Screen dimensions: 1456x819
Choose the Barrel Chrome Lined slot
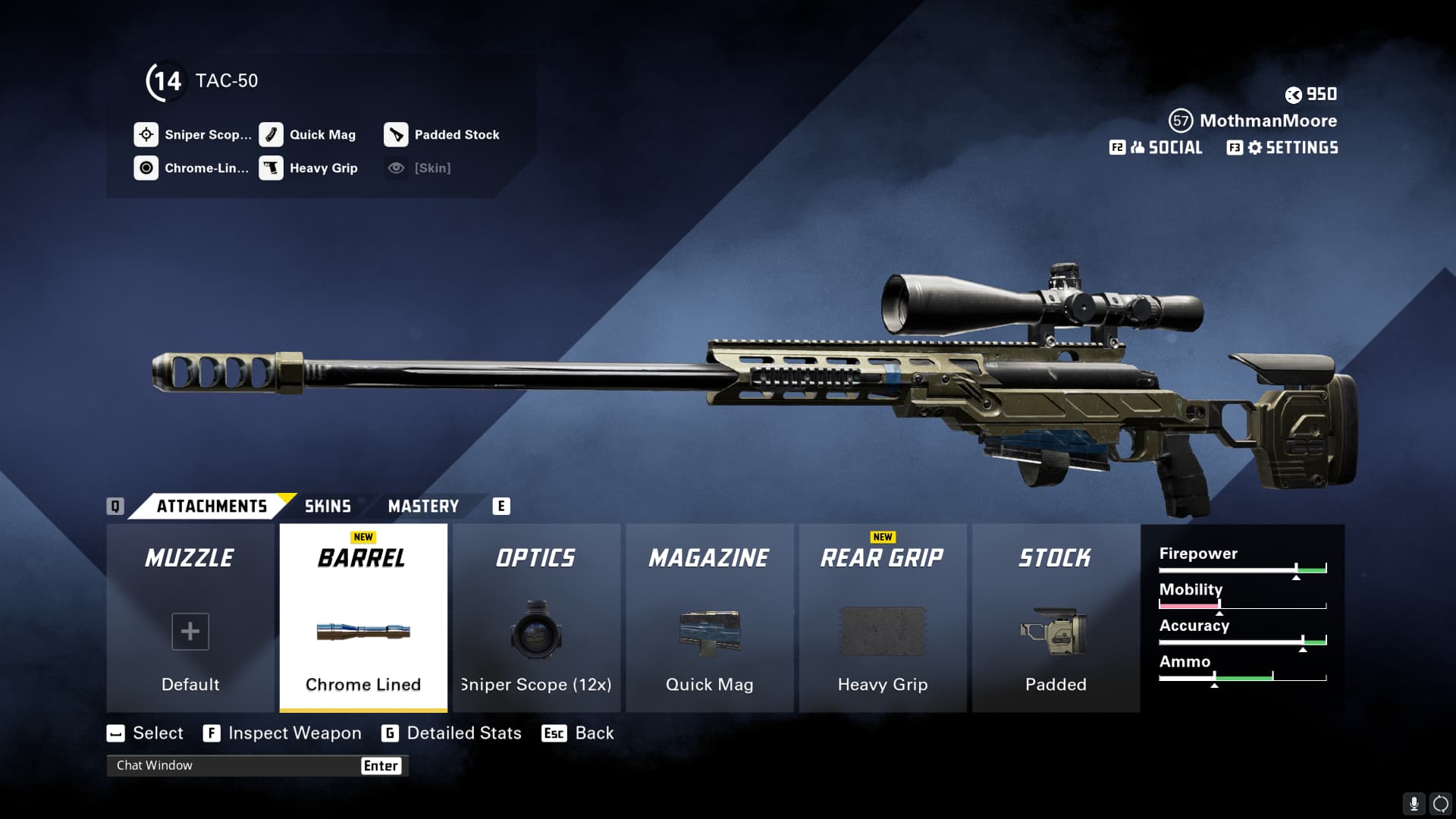click(363, 618)
